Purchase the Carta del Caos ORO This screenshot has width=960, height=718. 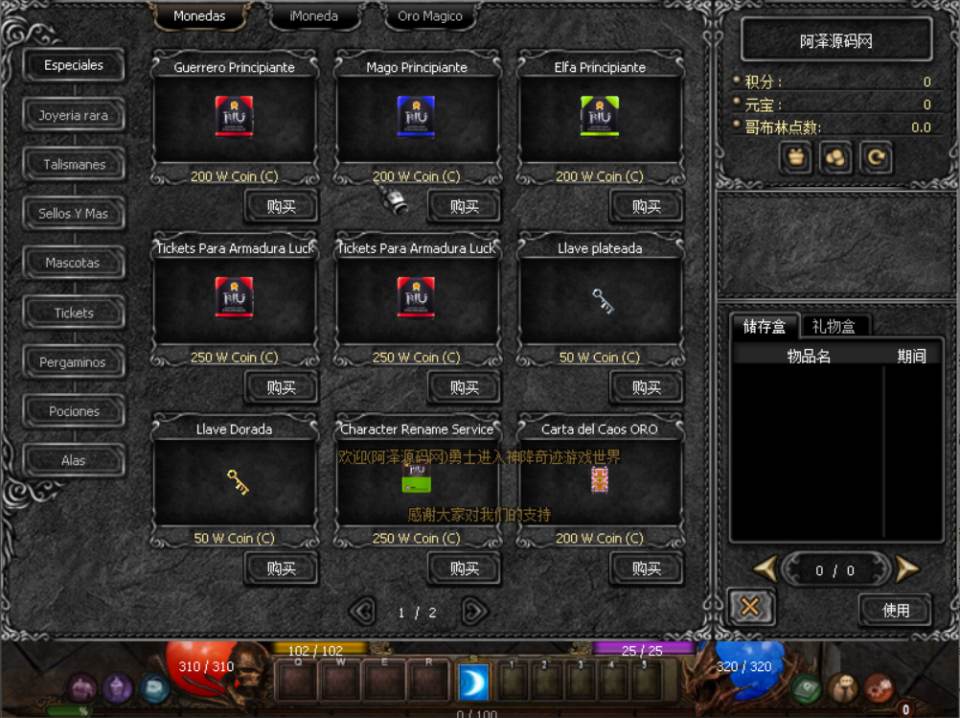[646, 569]
